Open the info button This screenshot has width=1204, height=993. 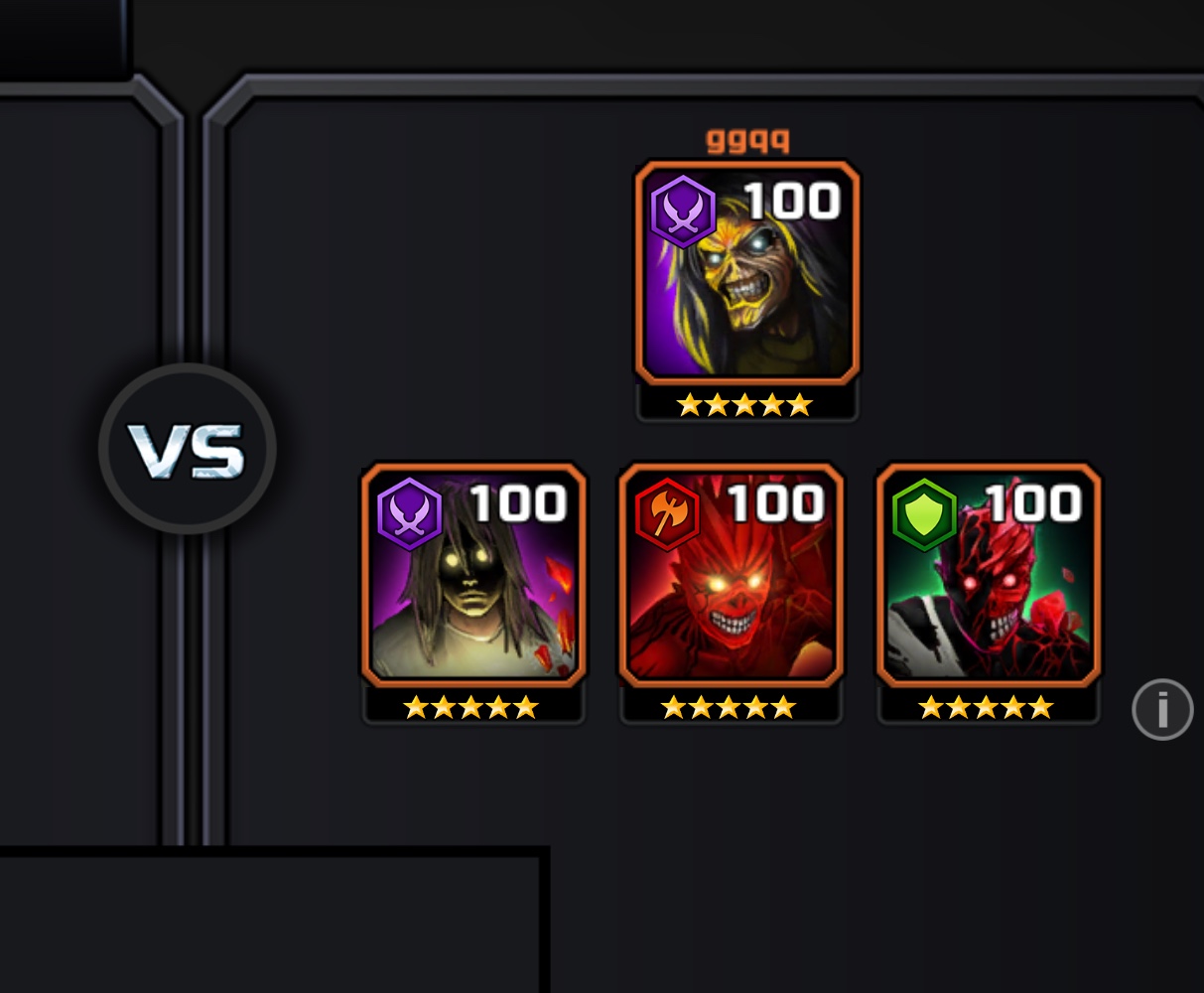1161,709
